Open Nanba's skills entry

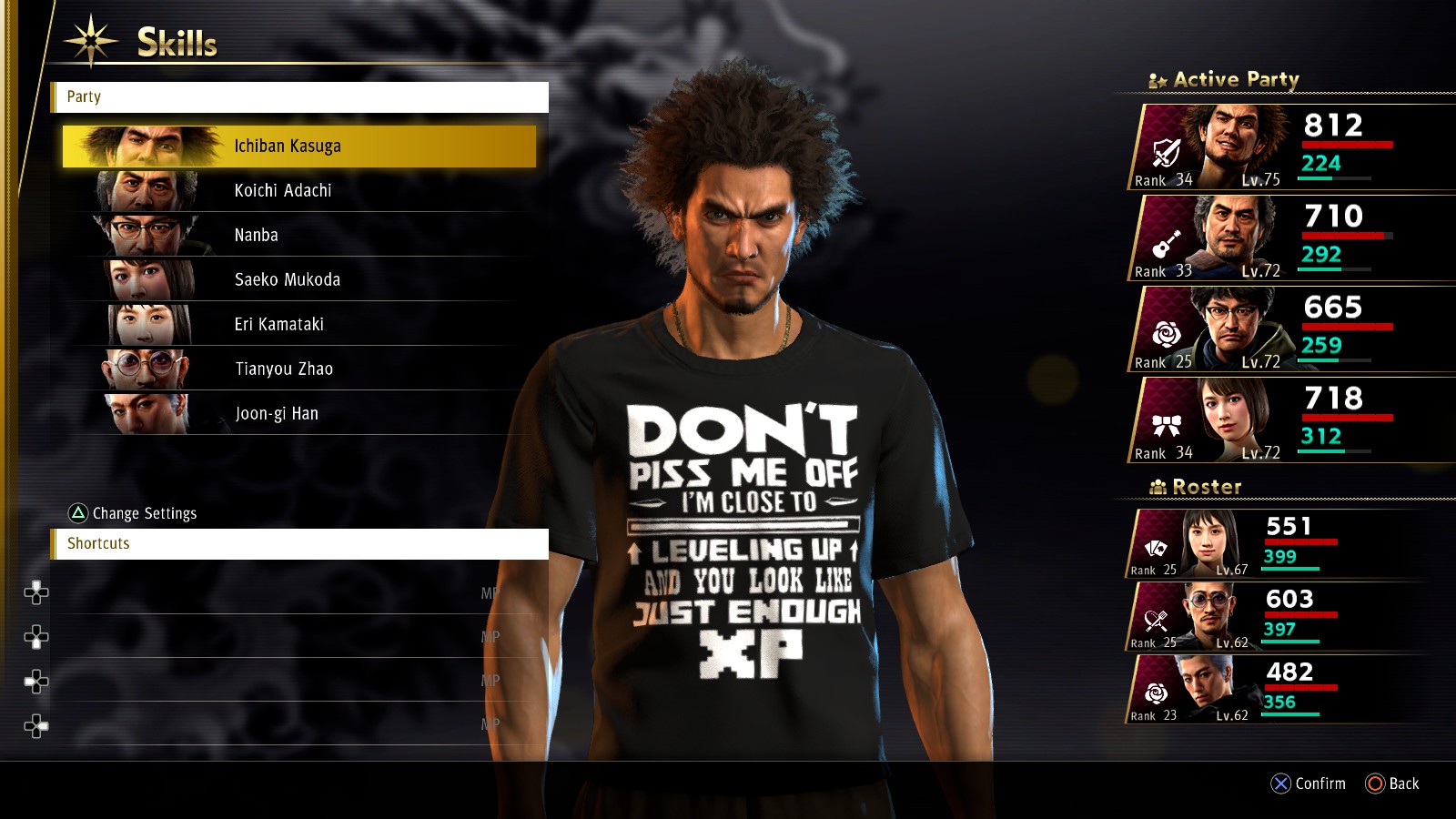298,236
